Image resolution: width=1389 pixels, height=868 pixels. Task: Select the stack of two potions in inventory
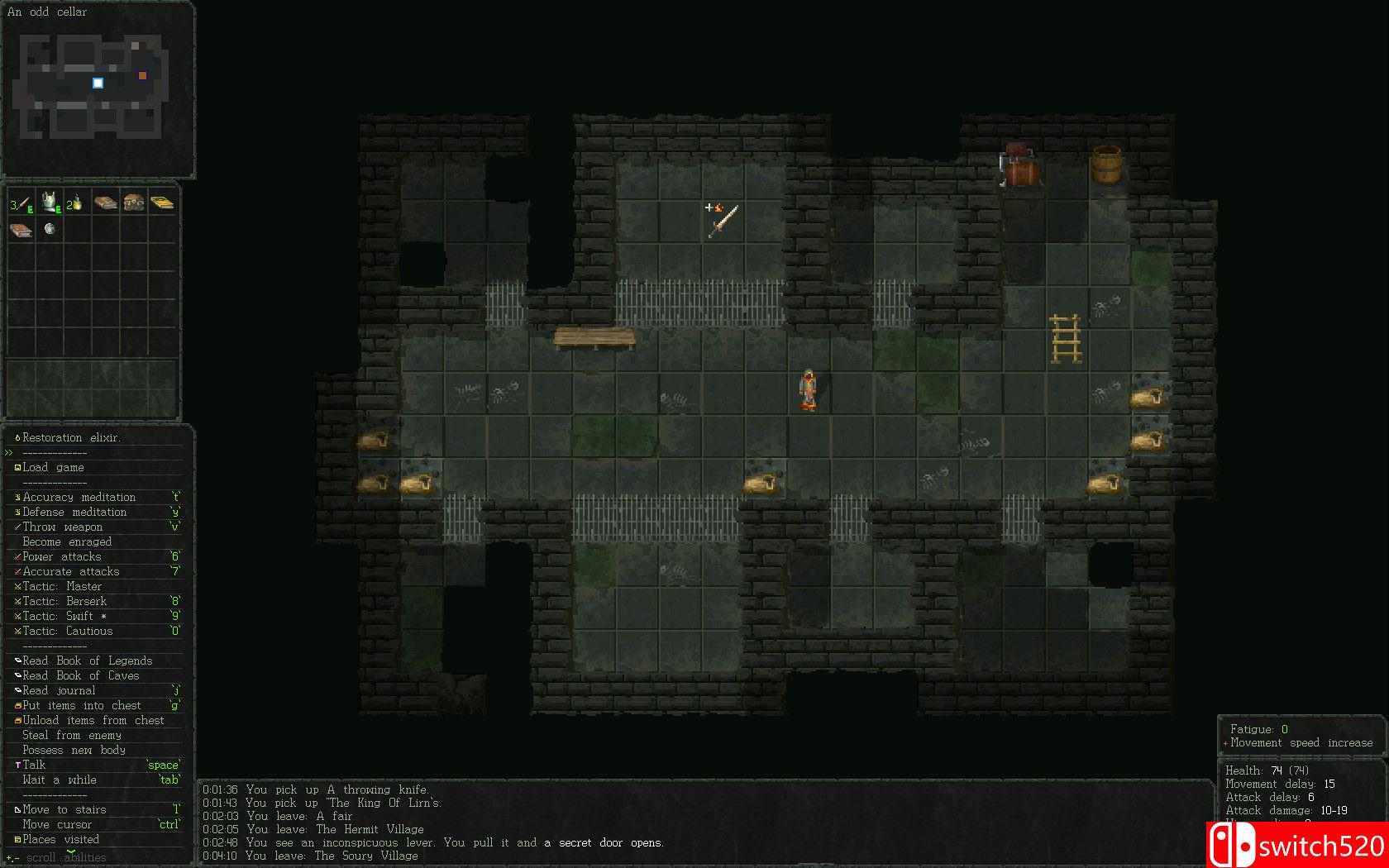click(x=77, y=203)
